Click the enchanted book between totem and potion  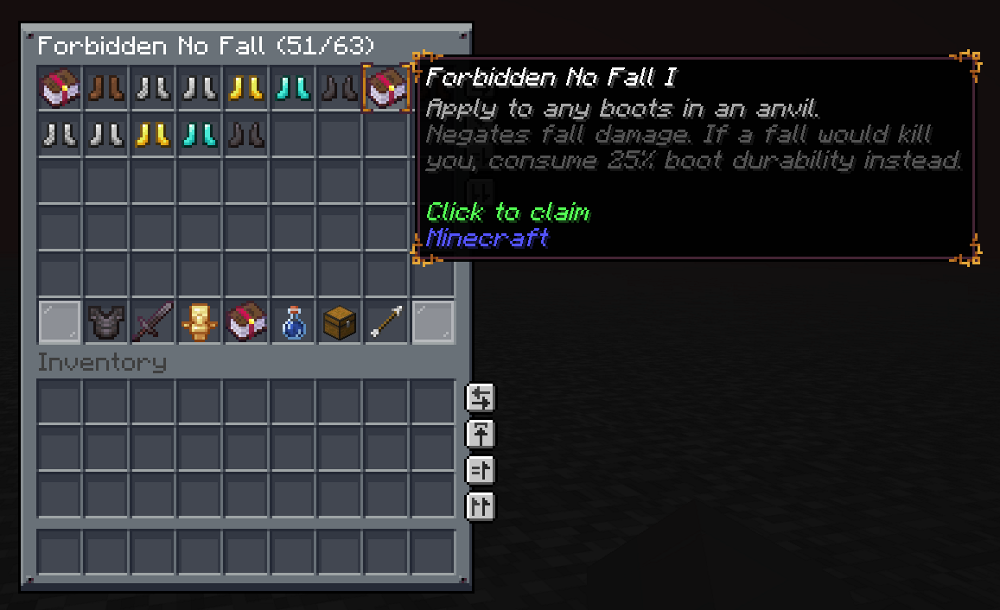pyautogui.click(x=246, y=322)
